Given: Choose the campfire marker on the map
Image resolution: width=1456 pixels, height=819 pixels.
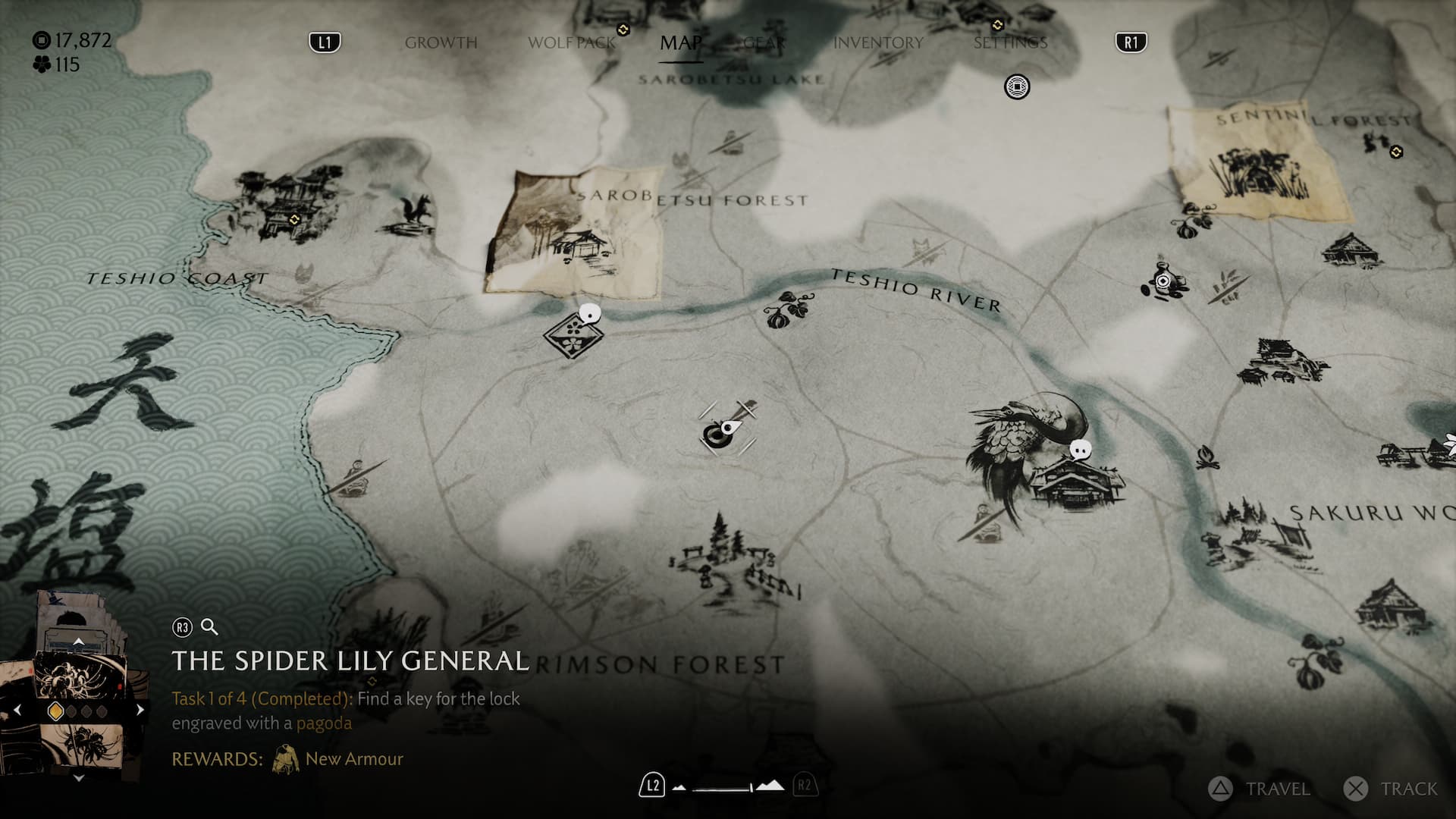Looking at the screenshot, I should [1207, 457].
